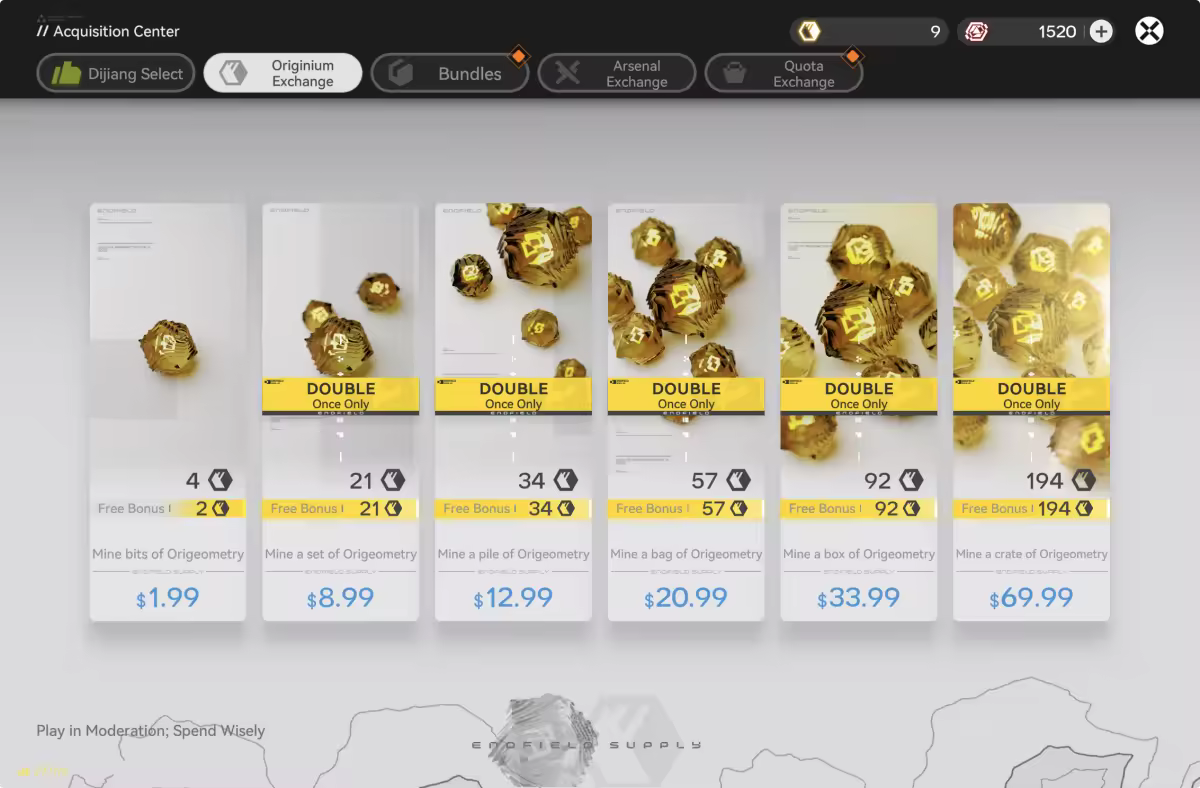Screen dimensions: 1200x788
Task: Select the Originium Exchange tab
Action: pyautogui.click(x=283, y=73)
